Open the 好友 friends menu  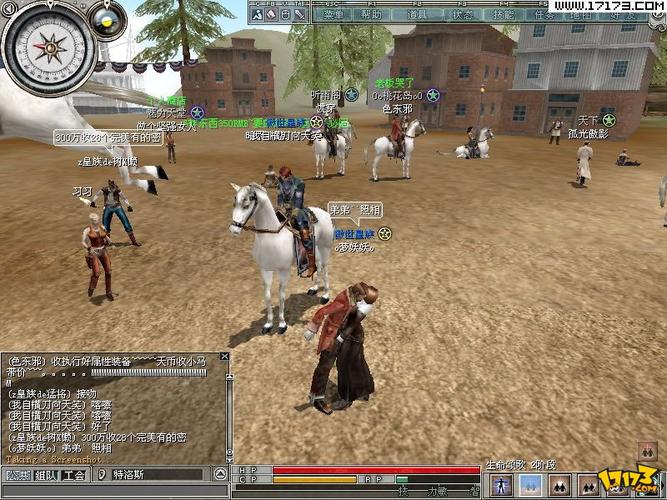tap(622, 15)
